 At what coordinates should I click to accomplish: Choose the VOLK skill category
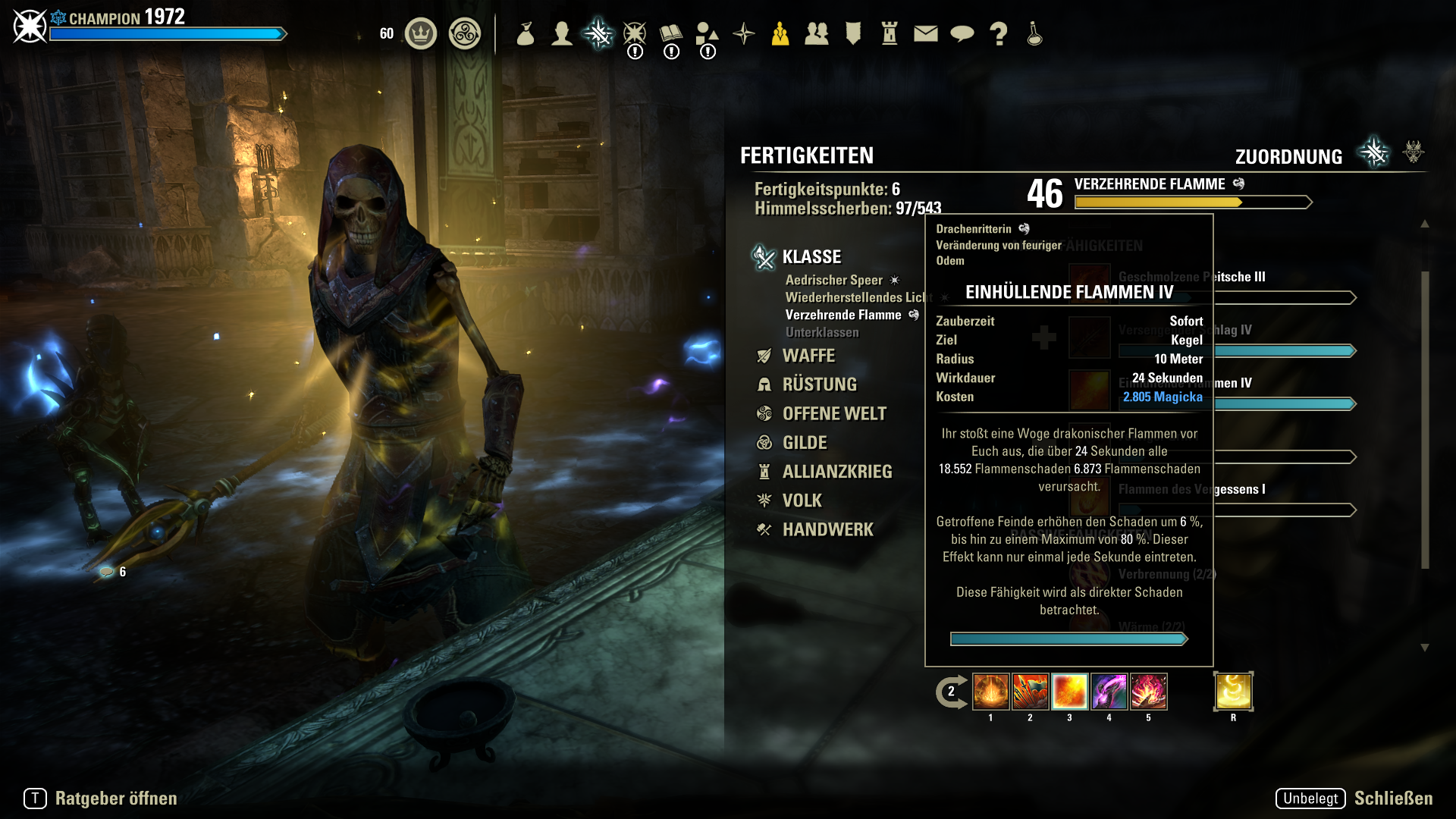pyautogui.click(x=802, y=500)
